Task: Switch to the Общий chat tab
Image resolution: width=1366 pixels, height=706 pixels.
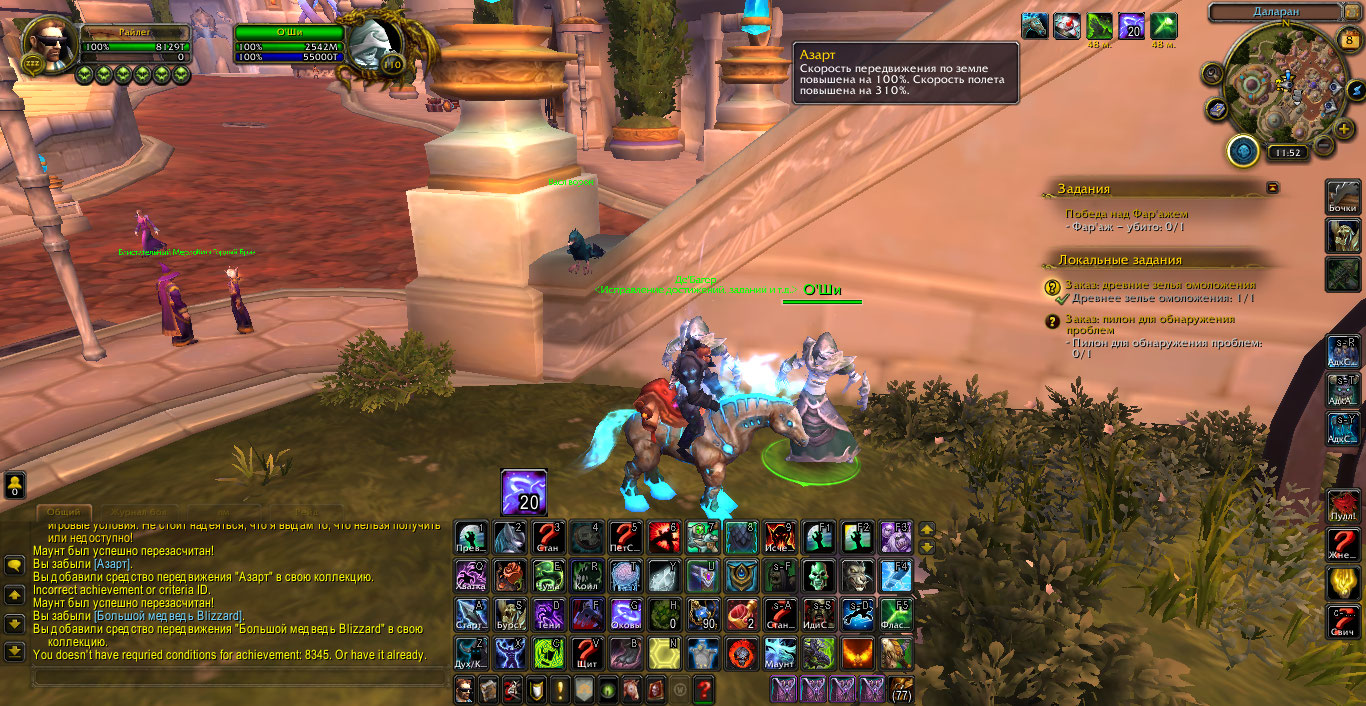Action: (x=64, y=512)
